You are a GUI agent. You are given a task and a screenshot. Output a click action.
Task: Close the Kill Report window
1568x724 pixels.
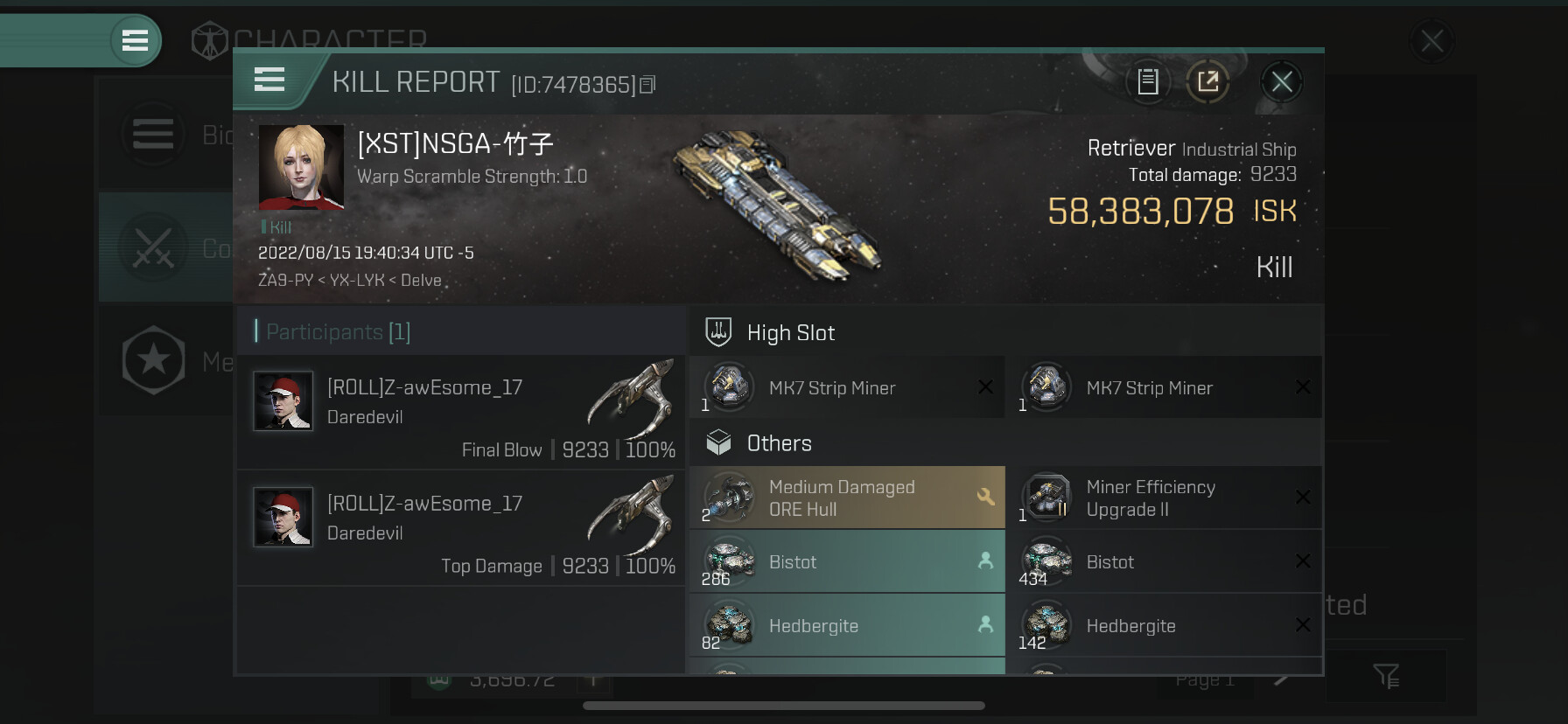pyautogui.click(x=1281, y=82)
